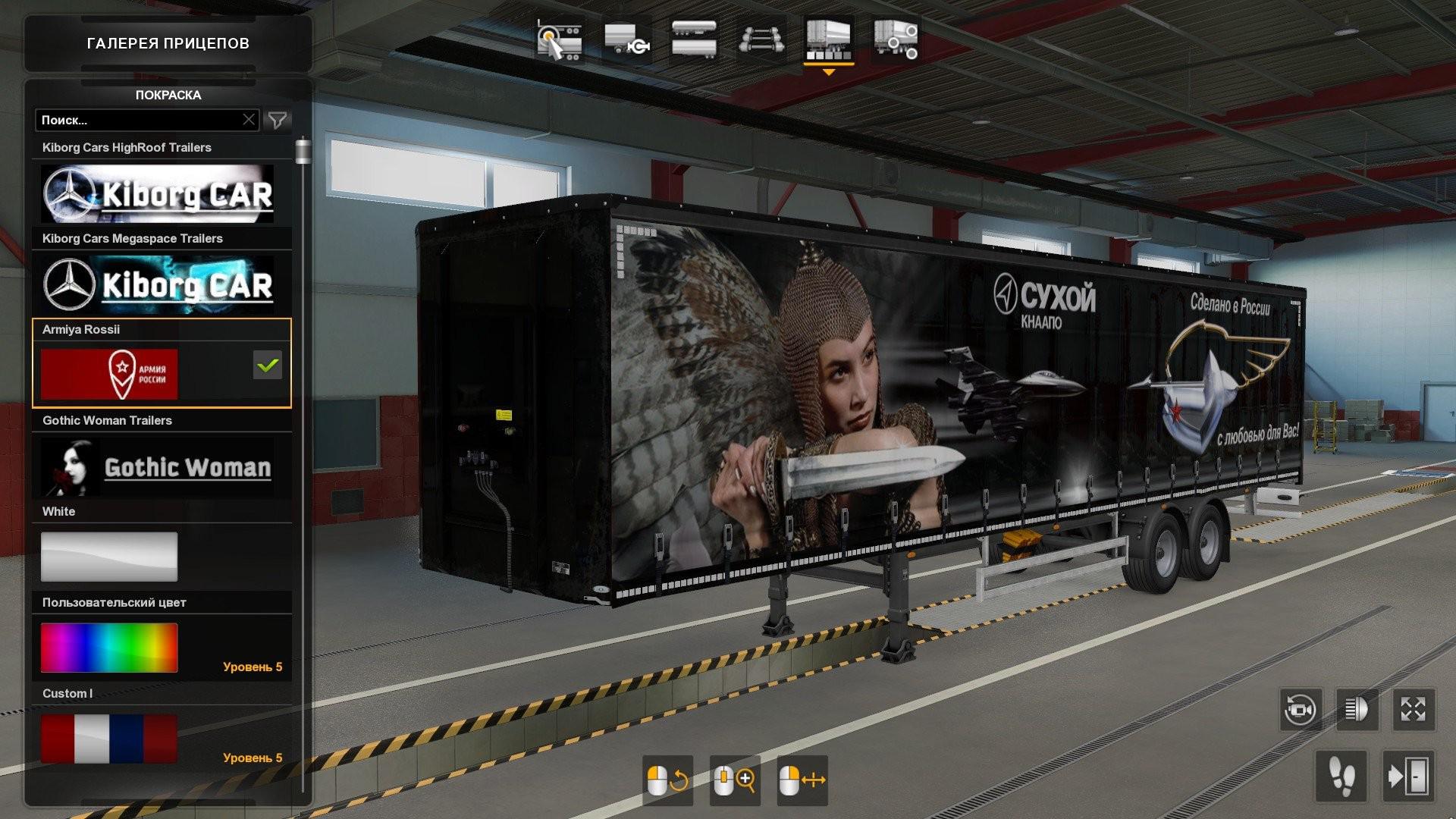Screen dimensions: 1456x819
Task: Switch to the axles chassis tab
Action: coord(761,39)
